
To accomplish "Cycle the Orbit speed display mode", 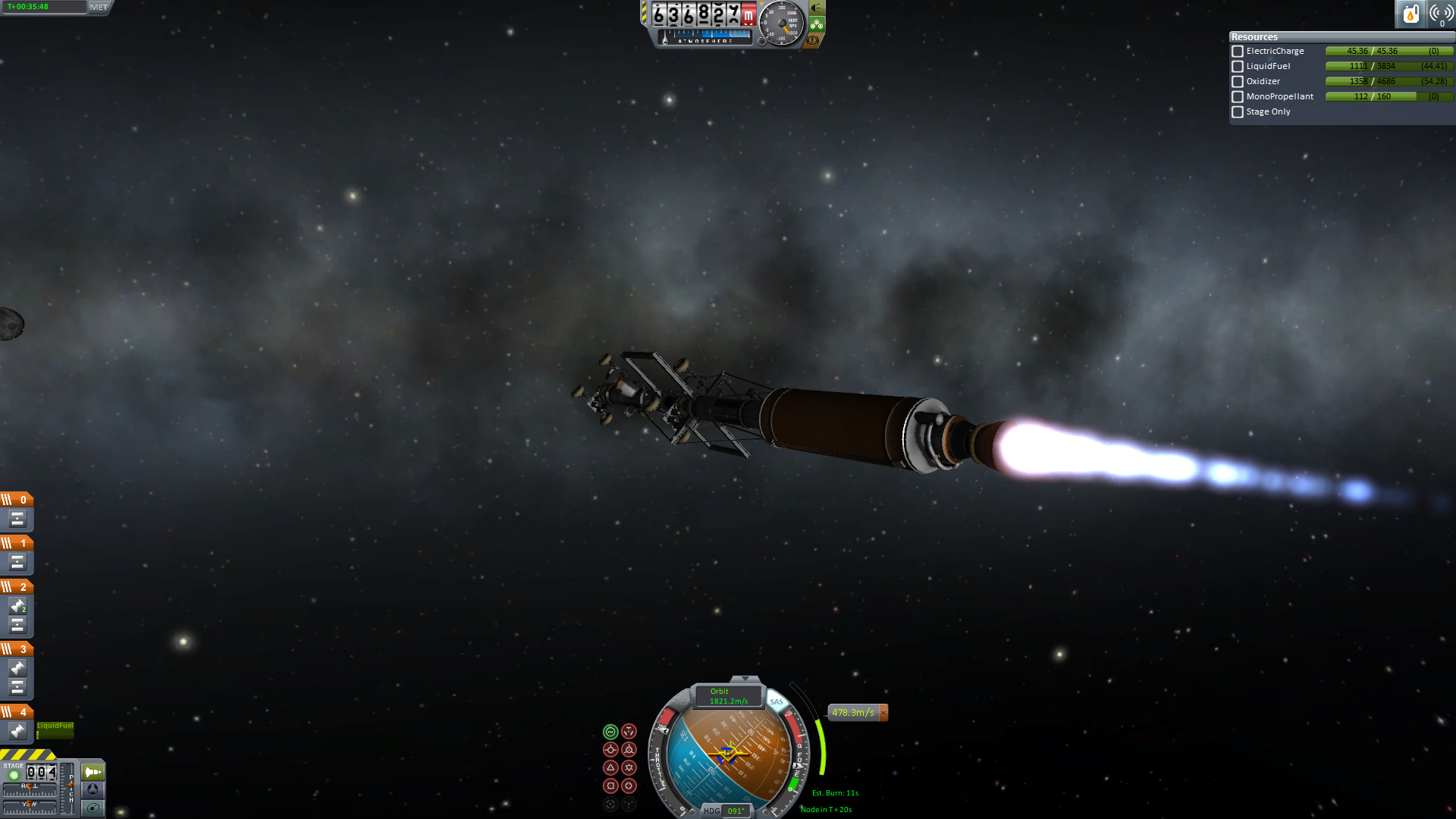I will point(728,696).
